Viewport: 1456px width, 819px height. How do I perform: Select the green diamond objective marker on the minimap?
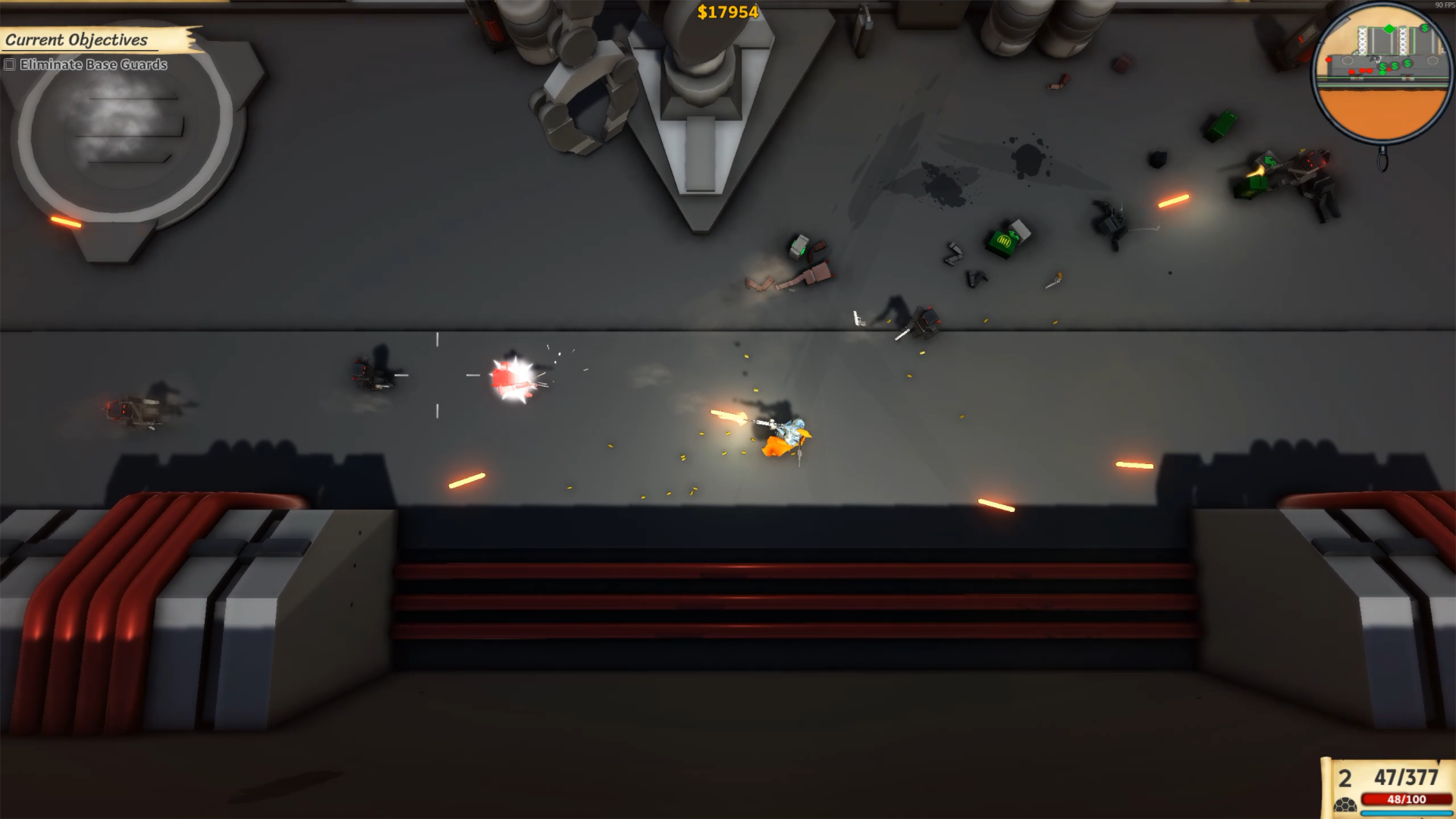click(x=1389, y=29)
